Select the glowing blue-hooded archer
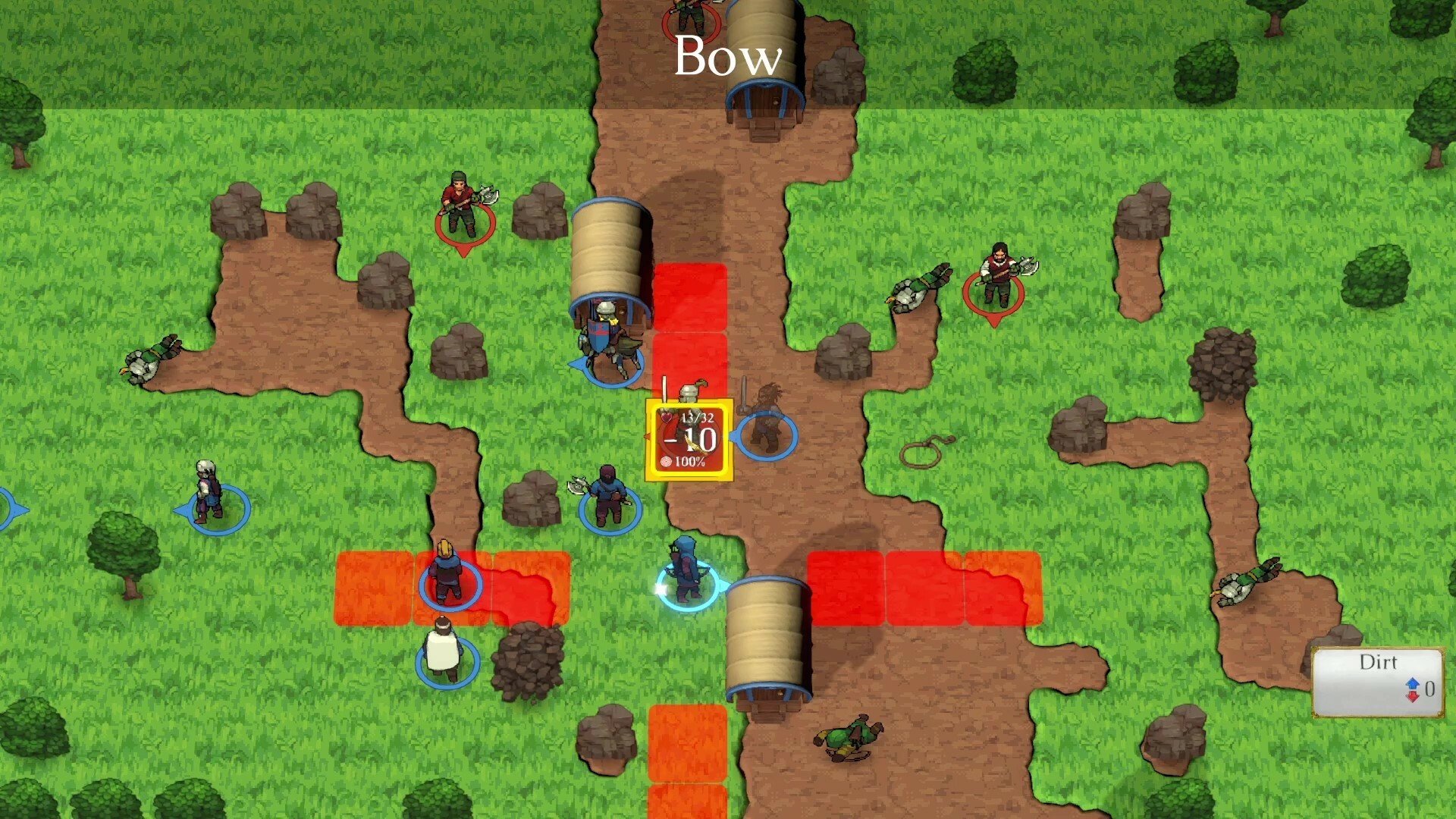1456x819 pixels. click(x=686, y=573)
